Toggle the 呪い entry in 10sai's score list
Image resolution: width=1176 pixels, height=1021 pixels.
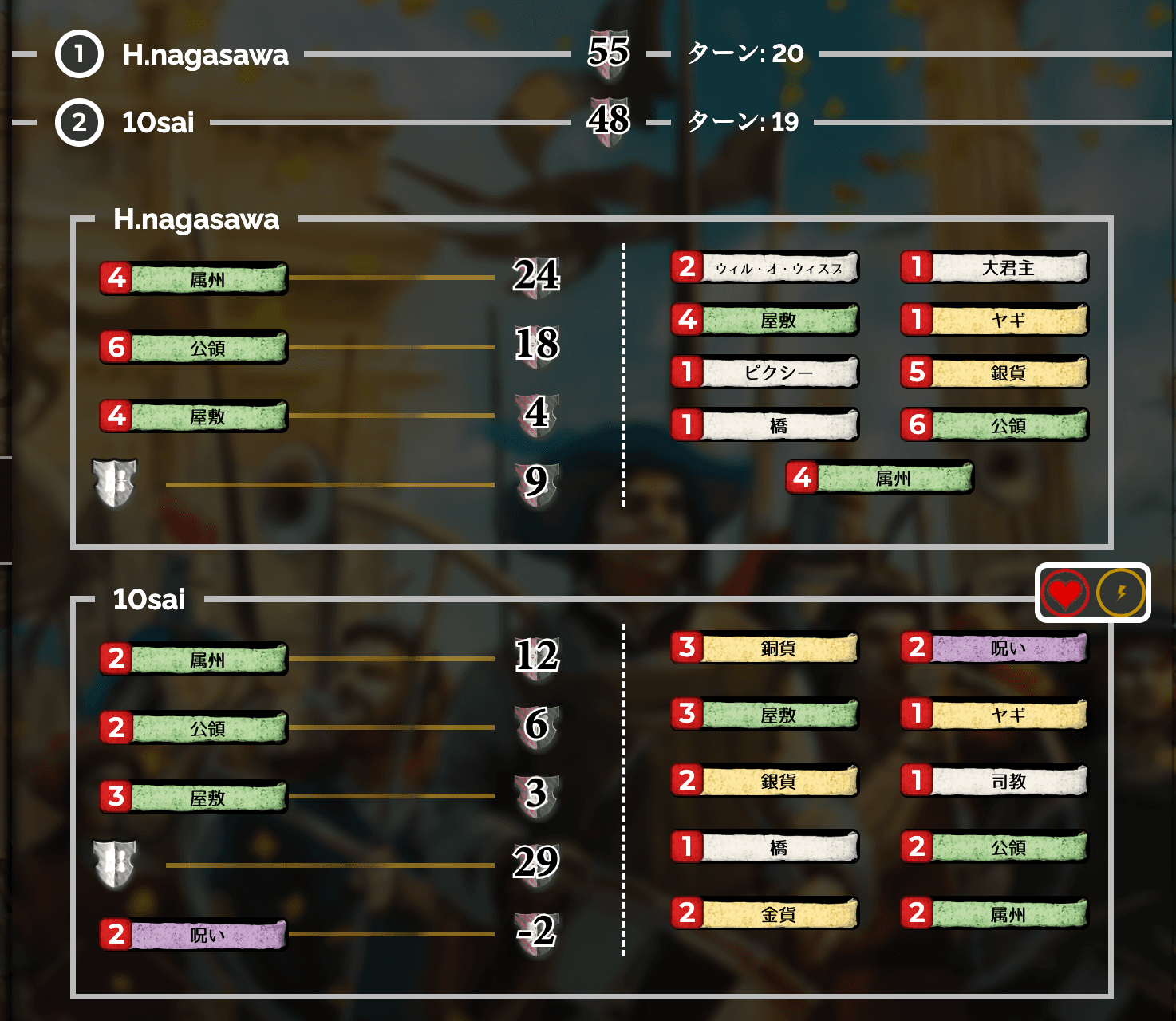[194, 935]
